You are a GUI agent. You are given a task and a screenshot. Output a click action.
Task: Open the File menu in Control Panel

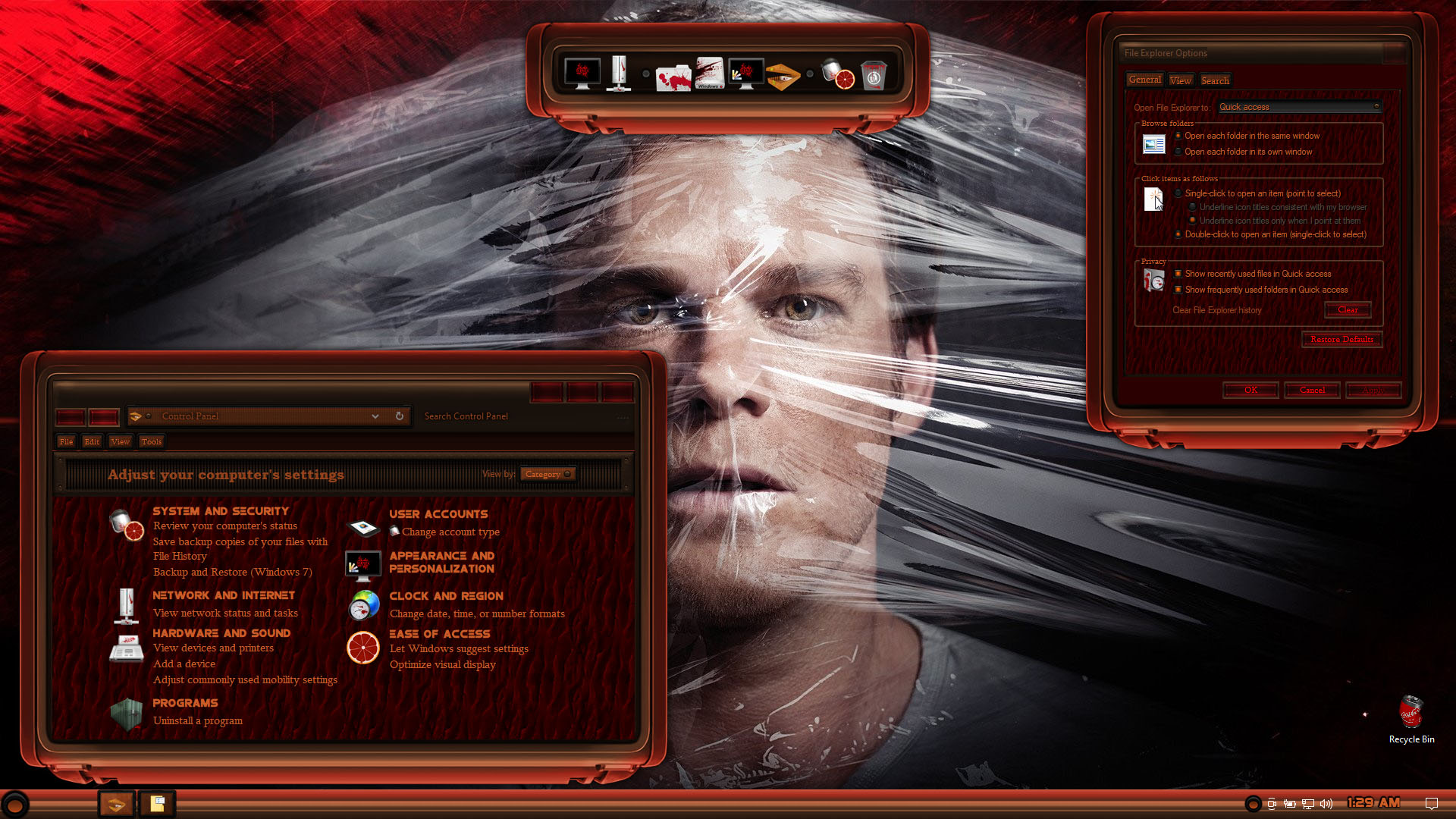(x=66, y=441)
